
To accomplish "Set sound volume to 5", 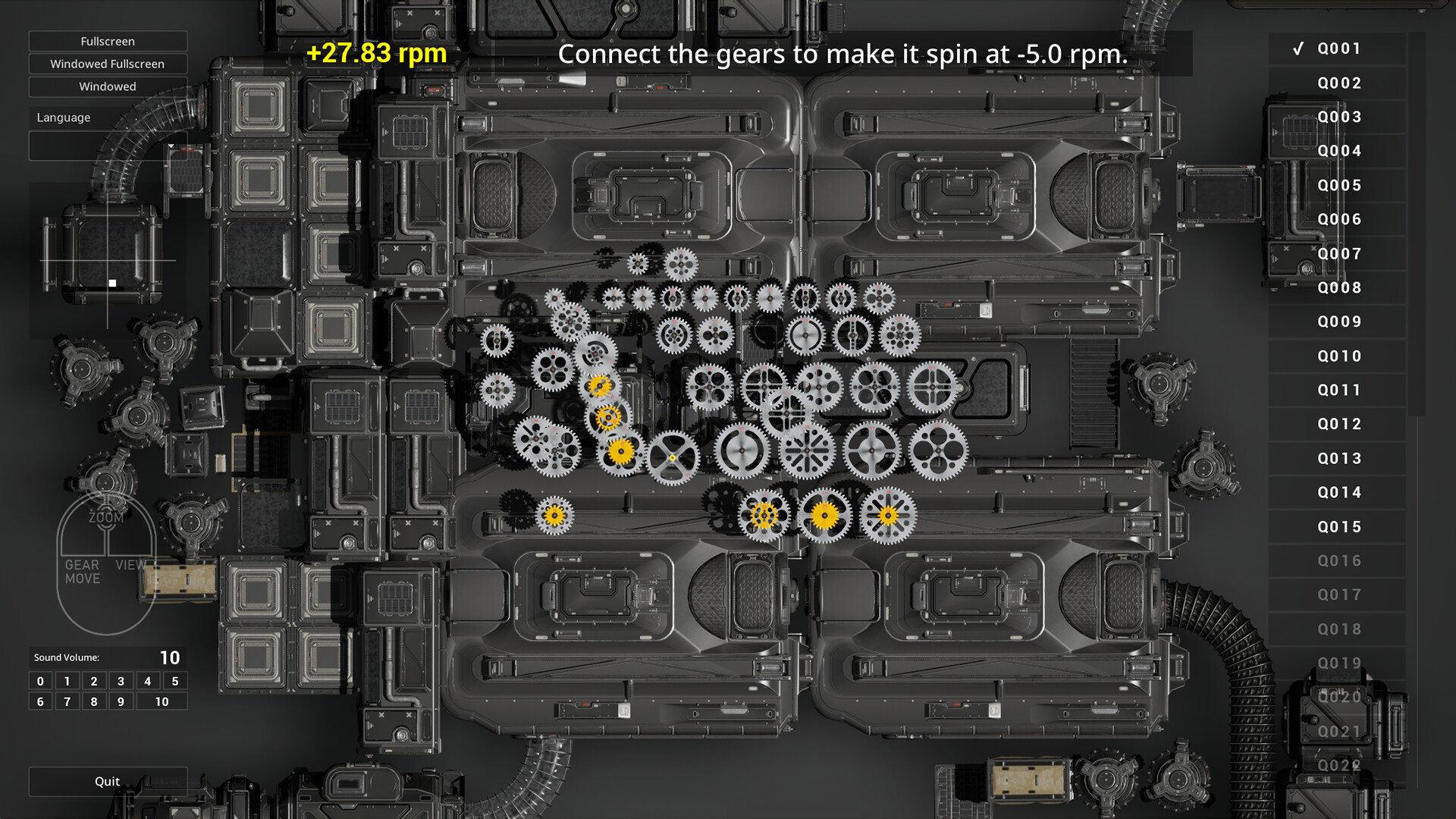I will 174,681.
